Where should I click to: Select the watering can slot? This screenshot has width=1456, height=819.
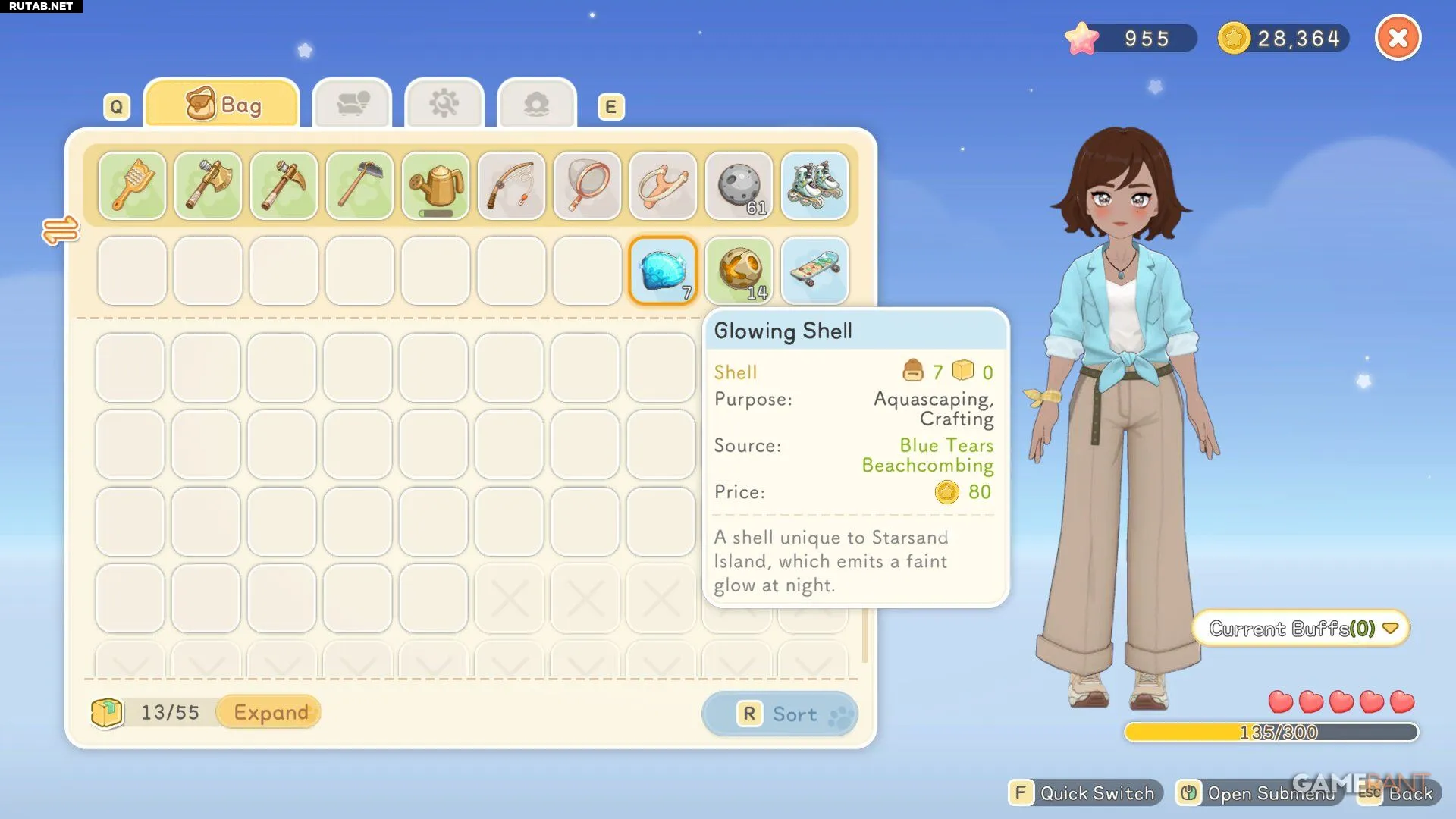(435, 186)
